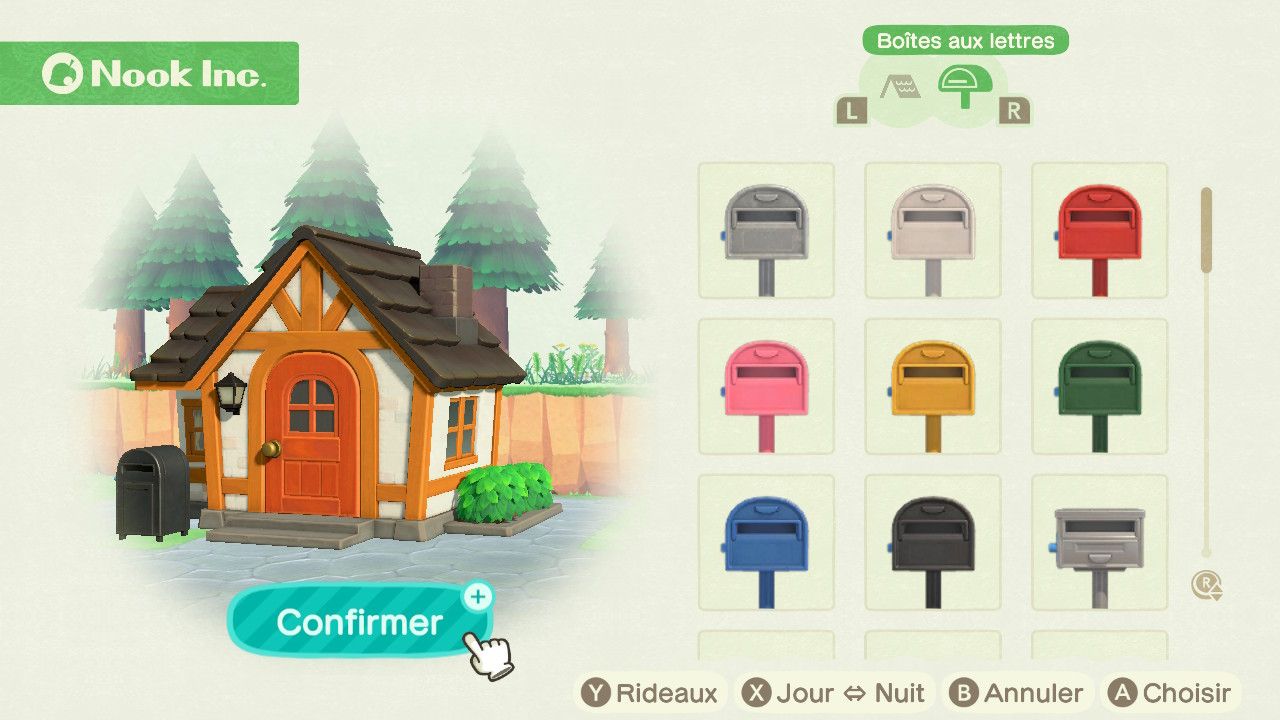Choose the yellow mailbox
The image size is (1280, 720).
932,387
